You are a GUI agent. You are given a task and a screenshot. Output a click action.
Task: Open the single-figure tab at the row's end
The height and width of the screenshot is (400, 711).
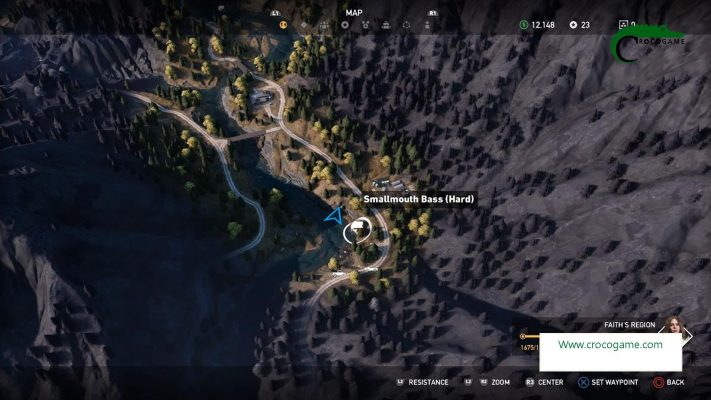click(429, 24)
